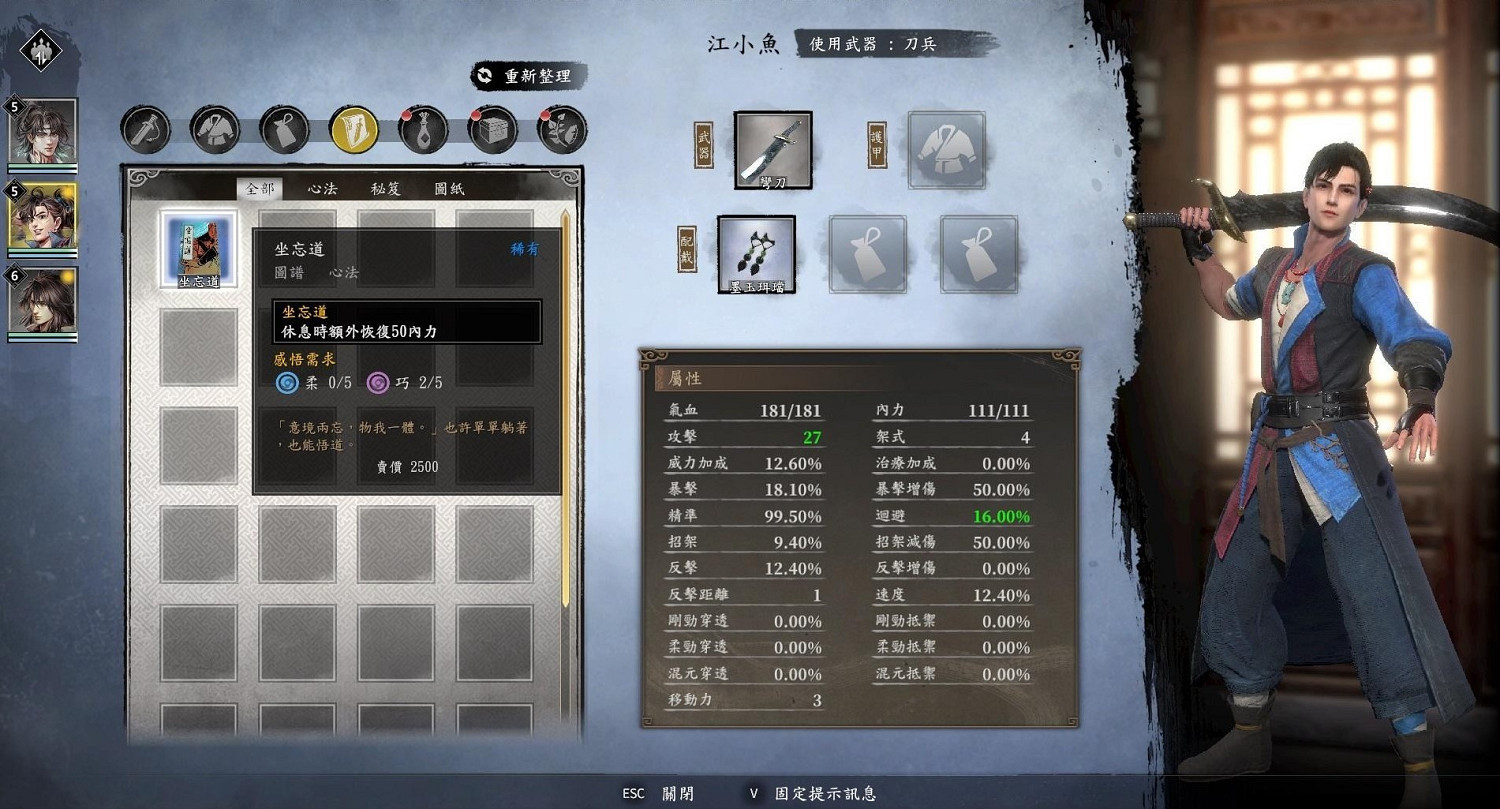The height and width of the screenshot is (809, 1500).
Task: Select the armor category icon
Action: click(x=214, y=130)
